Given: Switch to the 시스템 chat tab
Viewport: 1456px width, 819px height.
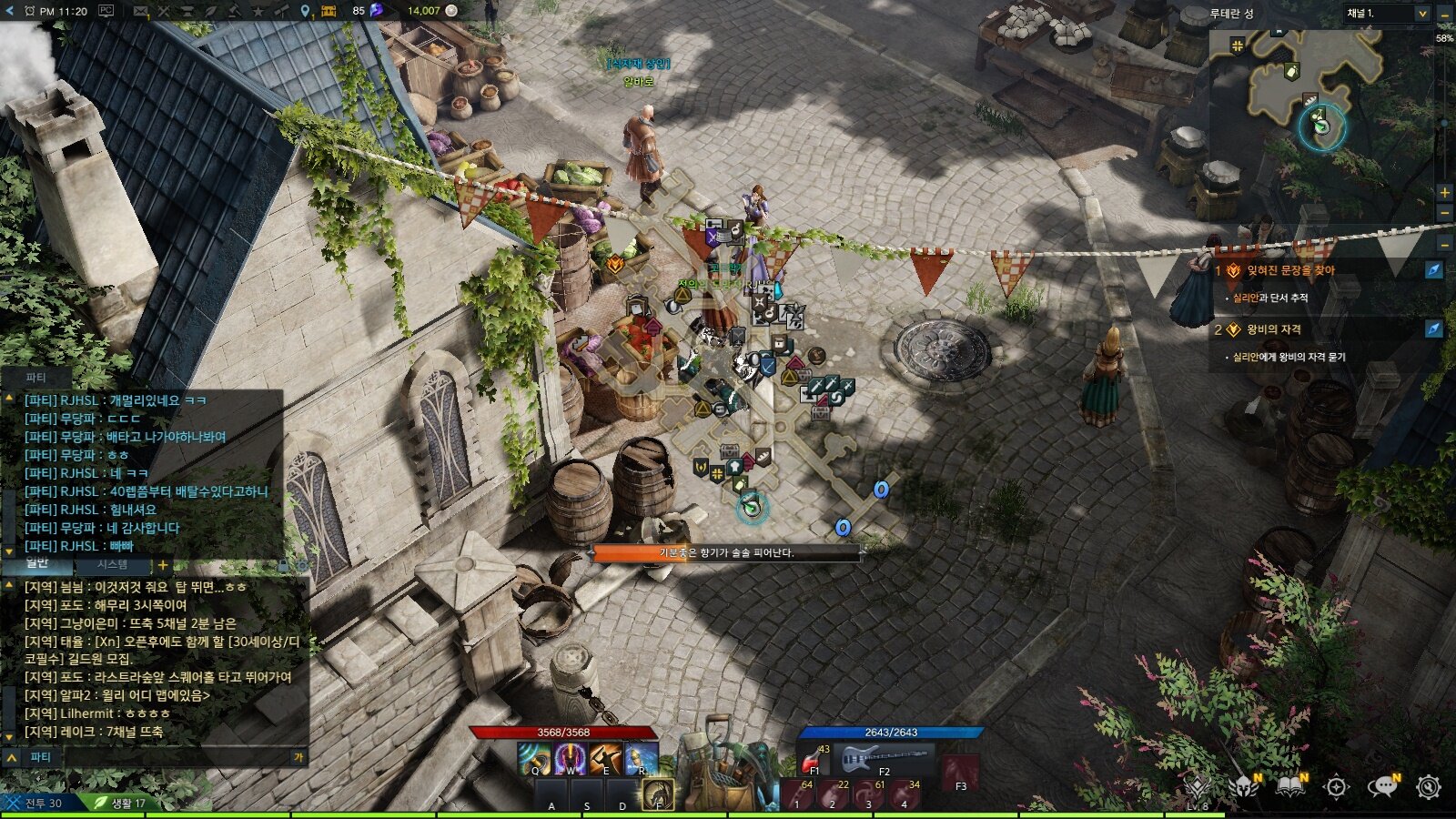Looking at the screenshot, I should (x=113, y=564).
